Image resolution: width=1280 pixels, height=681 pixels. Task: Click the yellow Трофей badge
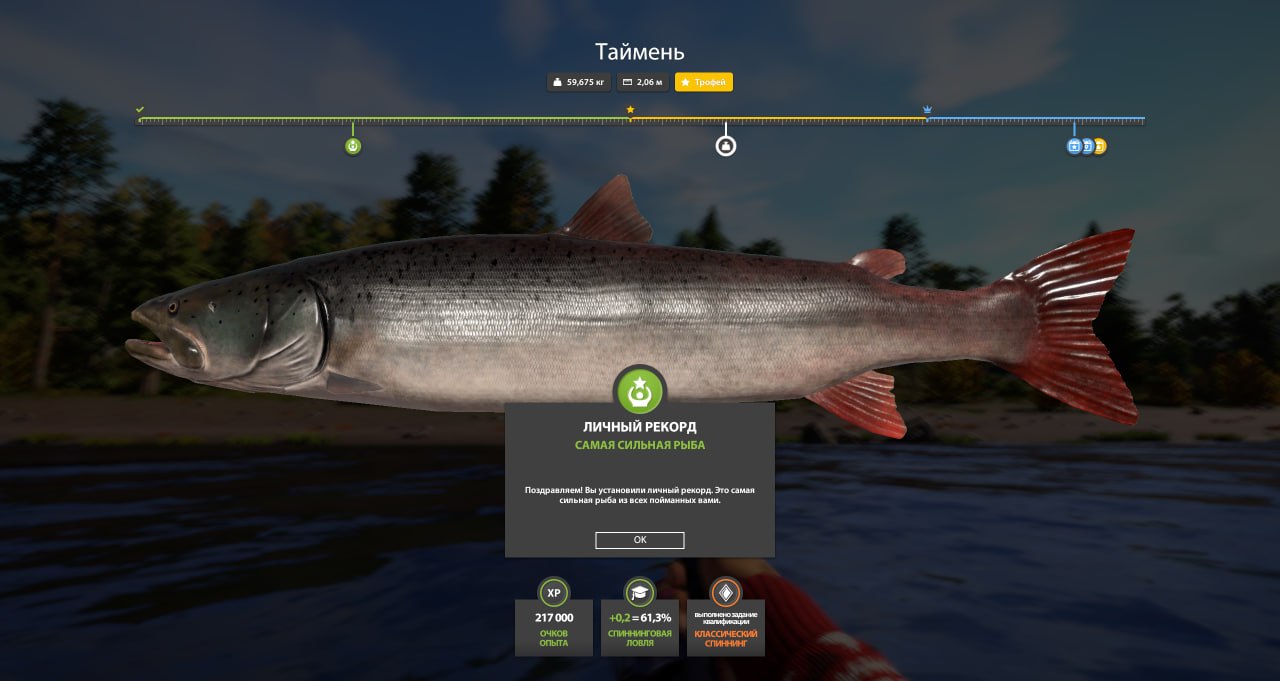pyautogui.click(x=704, y=82)
